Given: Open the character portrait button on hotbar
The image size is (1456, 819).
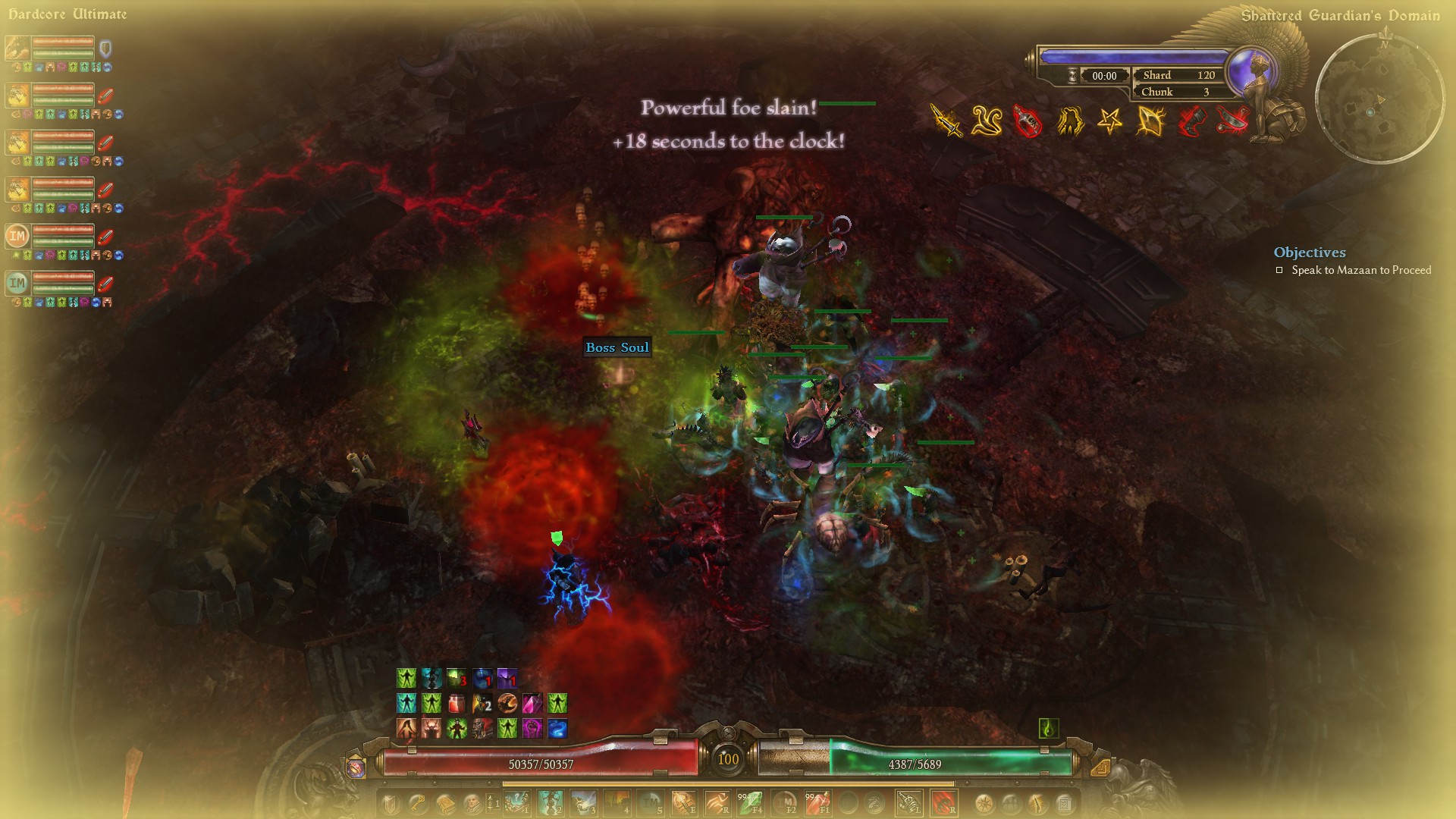Looking at the screenshot, I should 471,802.
